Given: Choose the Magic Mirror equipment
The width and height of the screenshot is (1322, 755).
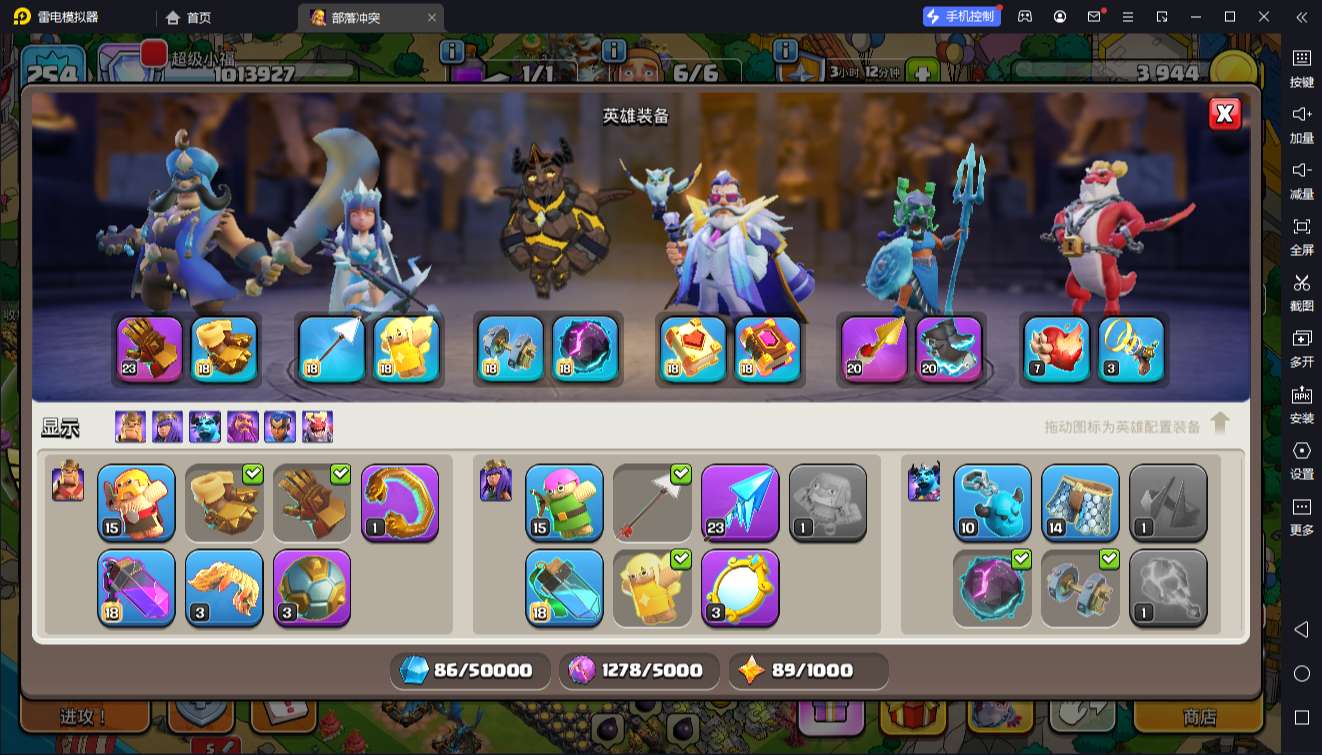Looking at the screenshot, I should point(740,588).
